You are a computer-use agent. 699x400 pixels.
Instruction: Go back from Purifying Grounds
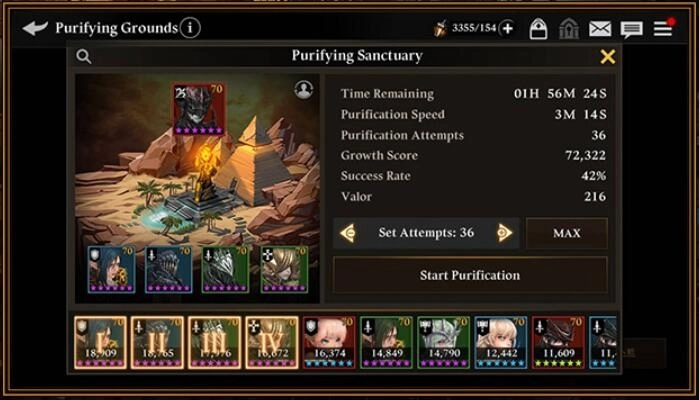(x=35, y=28)
